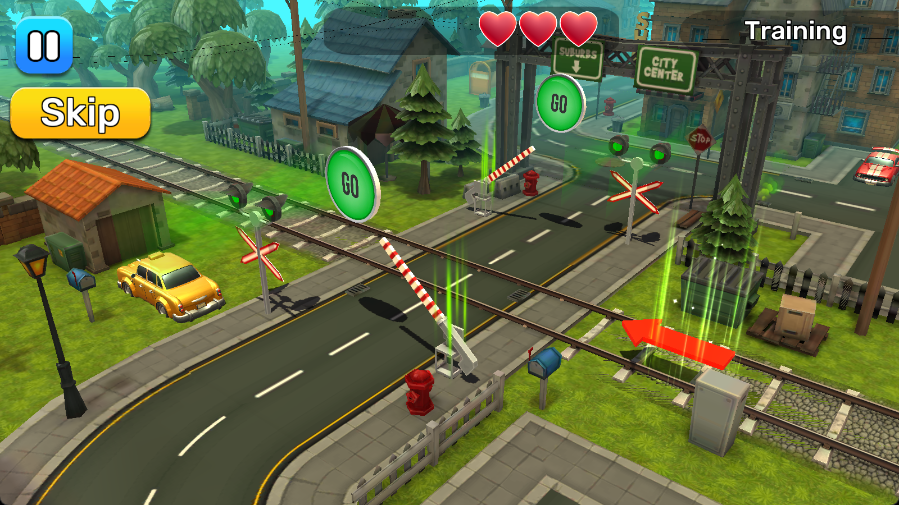Toggle the small GO signal under the Suburbs sign
Image resolution: width=899 pixels, height=505 pixels.
[559, 103]
